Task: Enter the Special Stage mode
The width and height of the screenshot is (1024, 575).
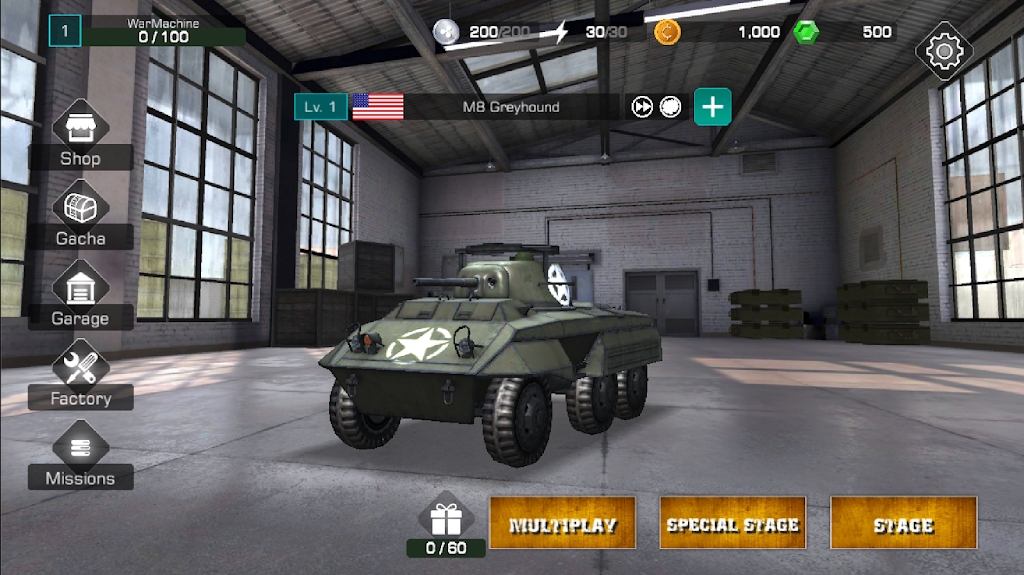Action: tap(733, 523)
